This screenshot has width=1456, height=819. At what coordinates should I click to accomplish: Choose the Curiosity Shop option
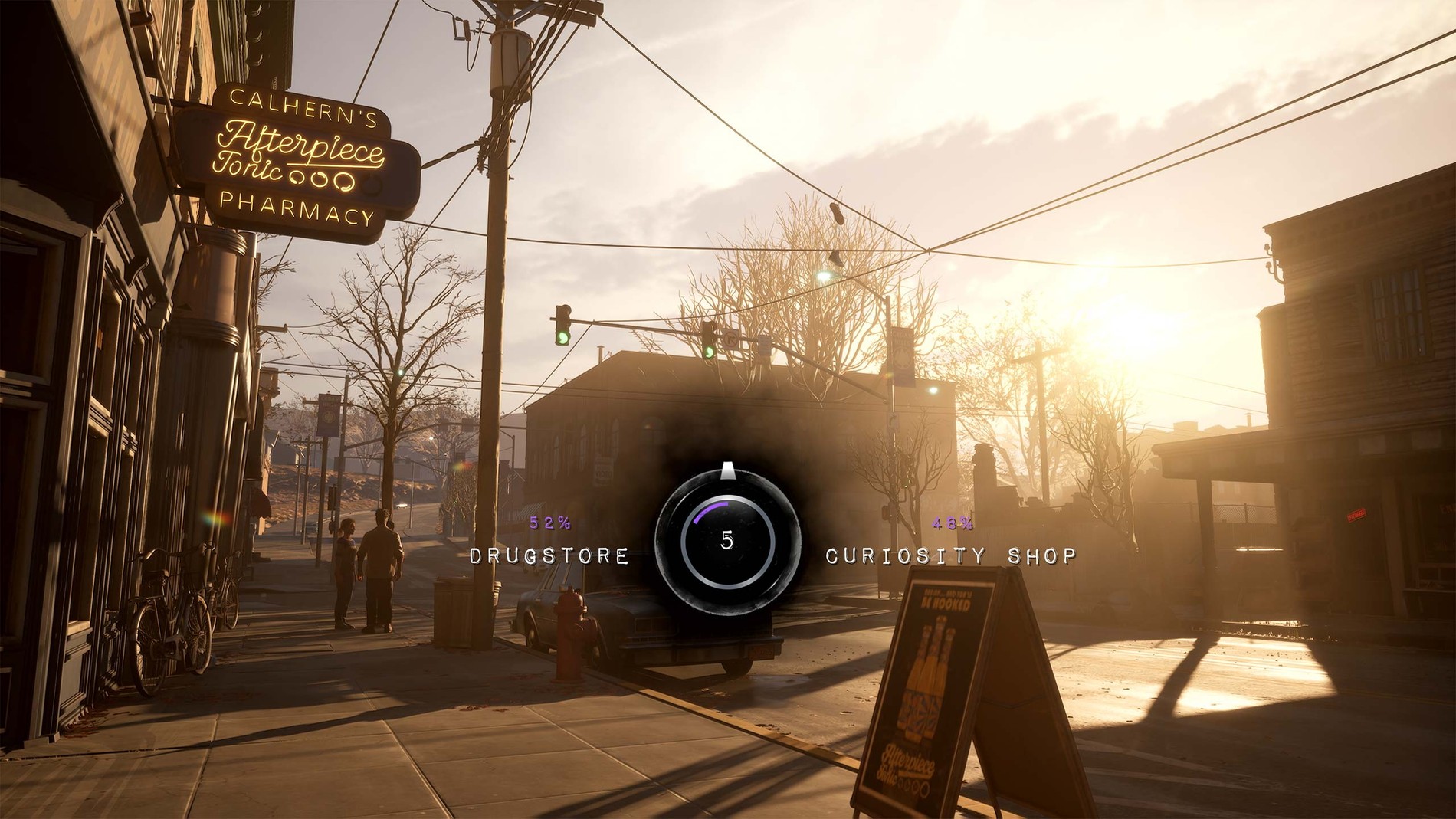click(x=951, y=555)
